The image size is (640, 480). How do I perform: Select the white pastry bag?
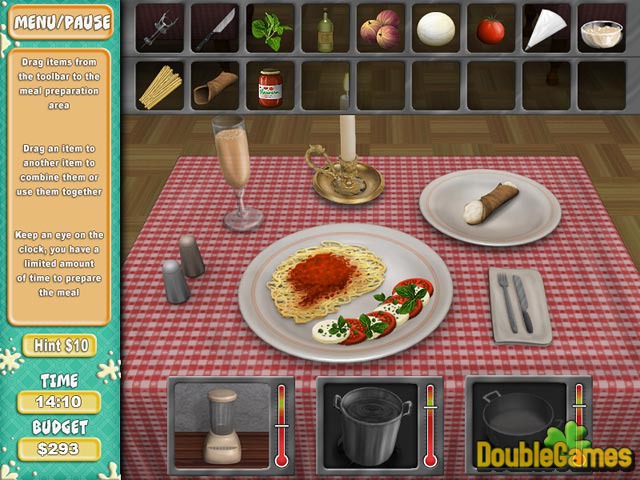(x=545, y=28)
